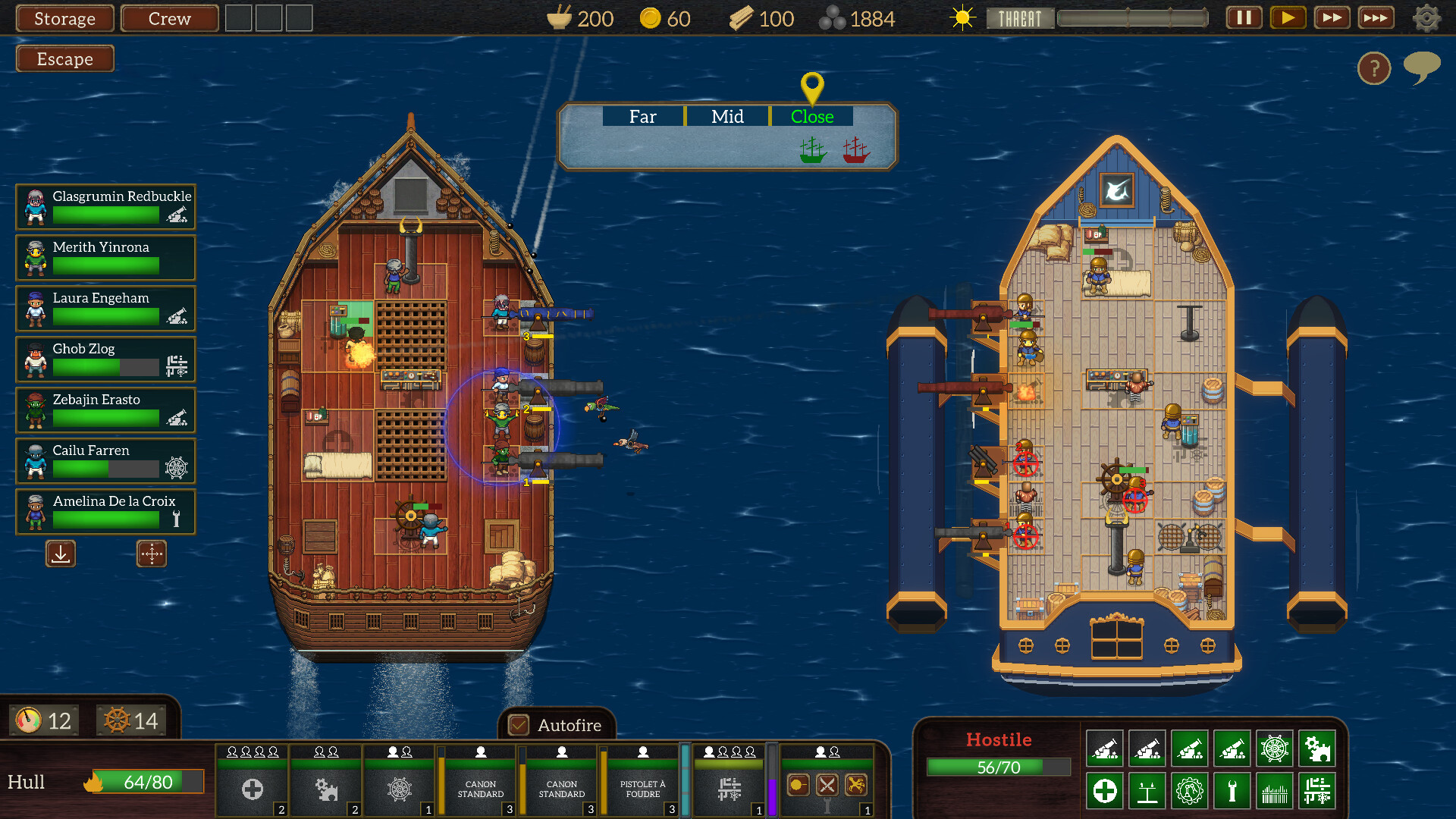Click the wrench repair icon in the hostile panel
The image size is (1456, 819).
[x=1234, y=791]
